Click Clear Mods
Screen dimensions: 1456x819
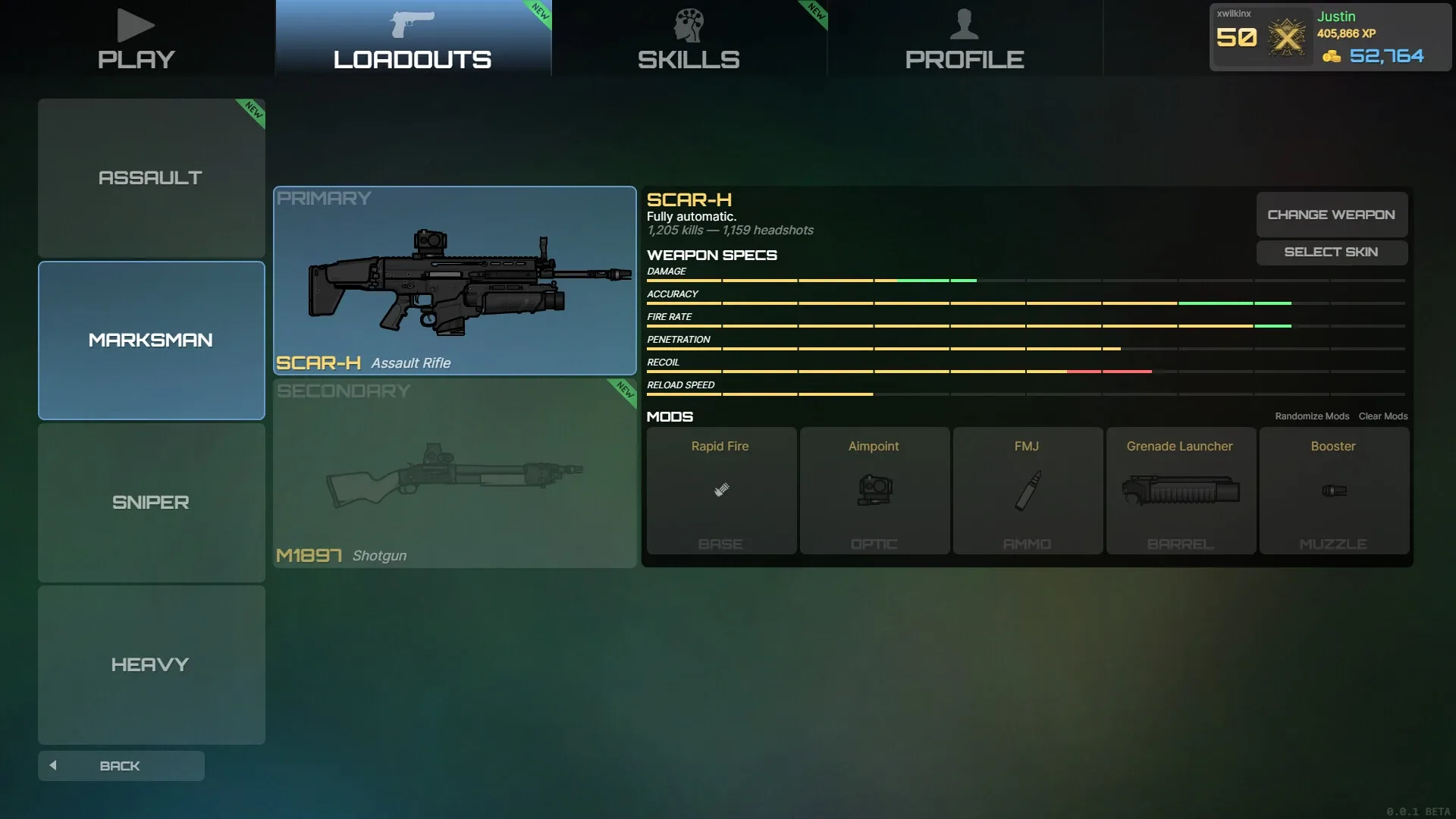tap(1382, 416)
